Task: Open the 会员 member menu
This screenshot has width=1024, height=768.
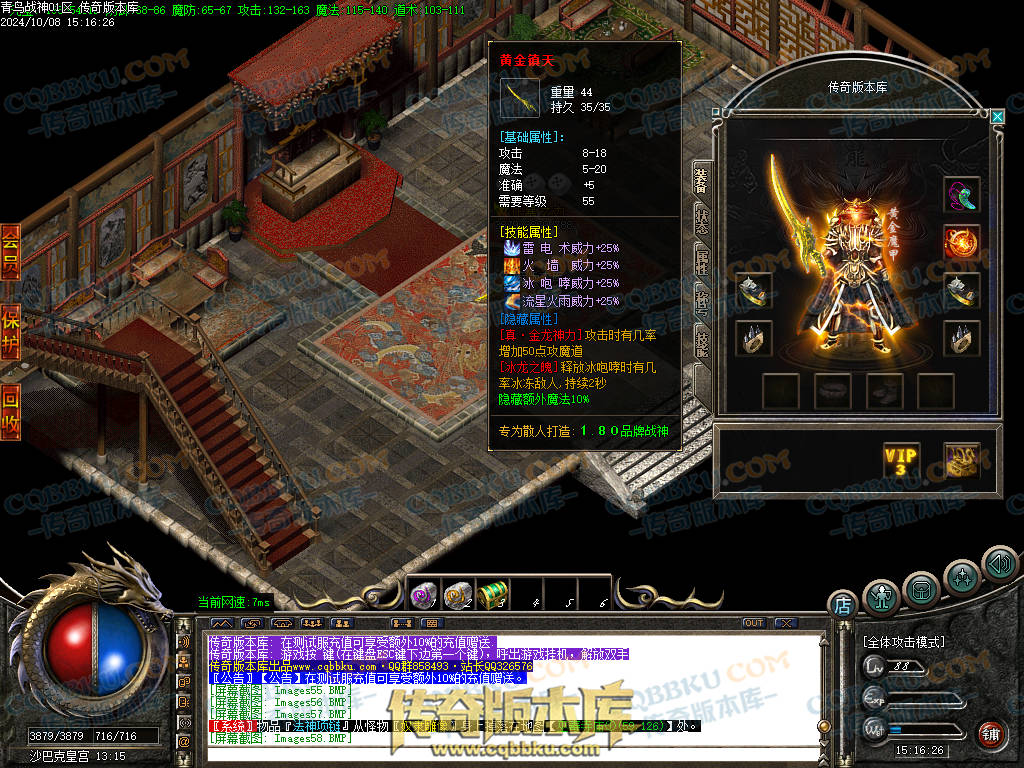Action: 10,252
